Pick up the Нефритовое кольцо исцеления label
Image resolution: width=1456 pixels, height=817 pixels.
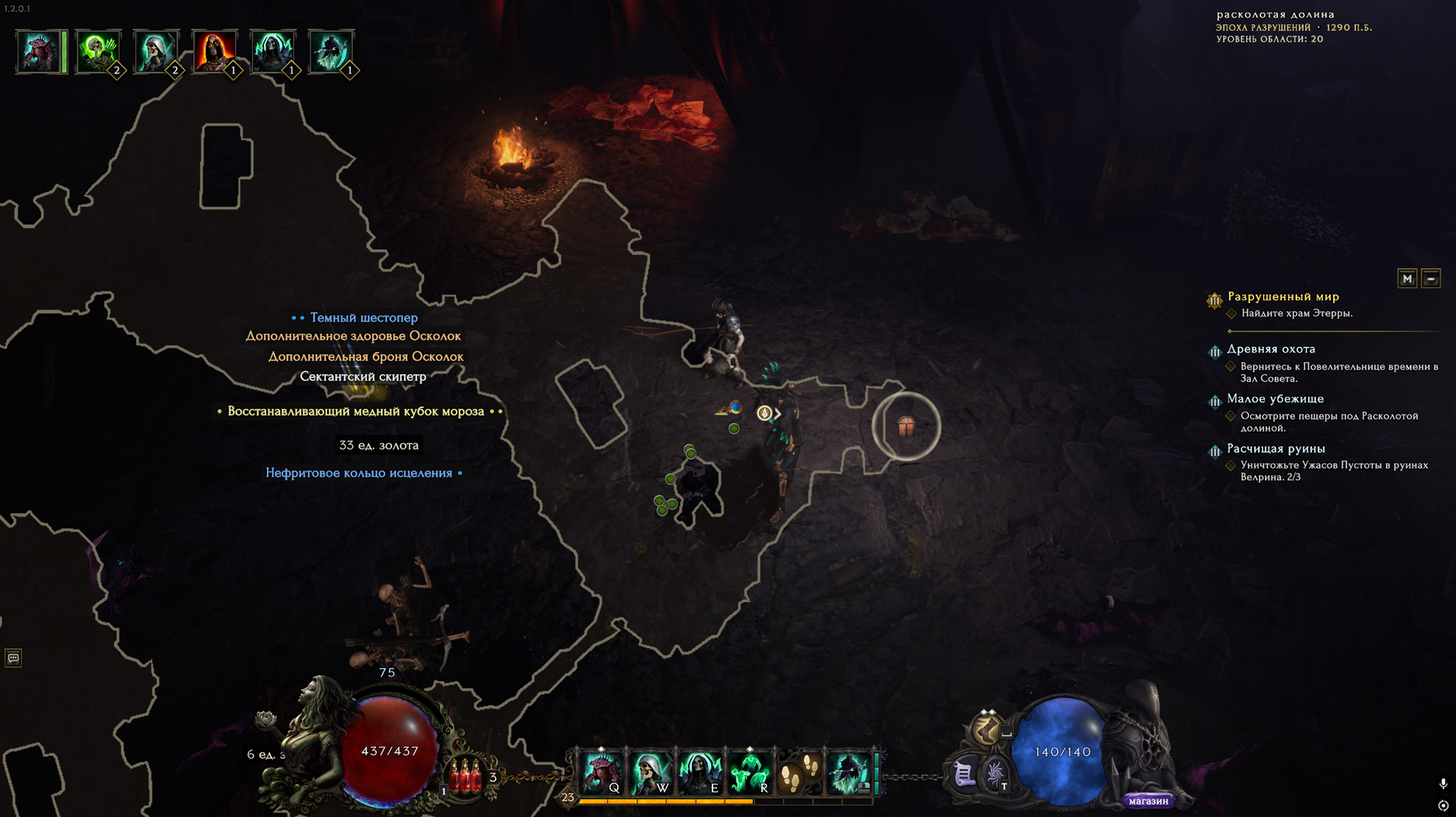pos(359,473)
